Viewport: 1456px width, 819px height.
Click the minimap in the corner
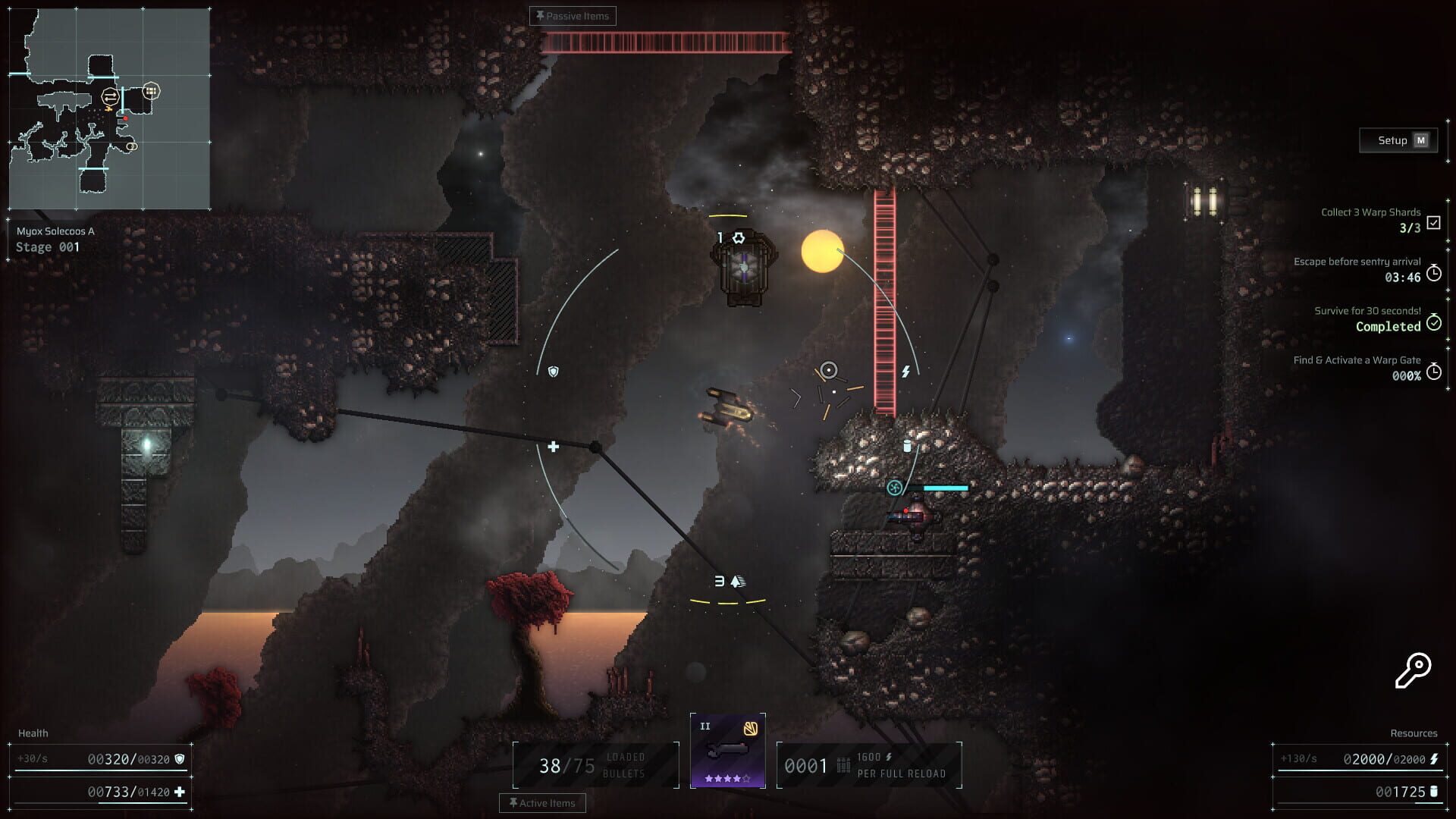(109, 109)
